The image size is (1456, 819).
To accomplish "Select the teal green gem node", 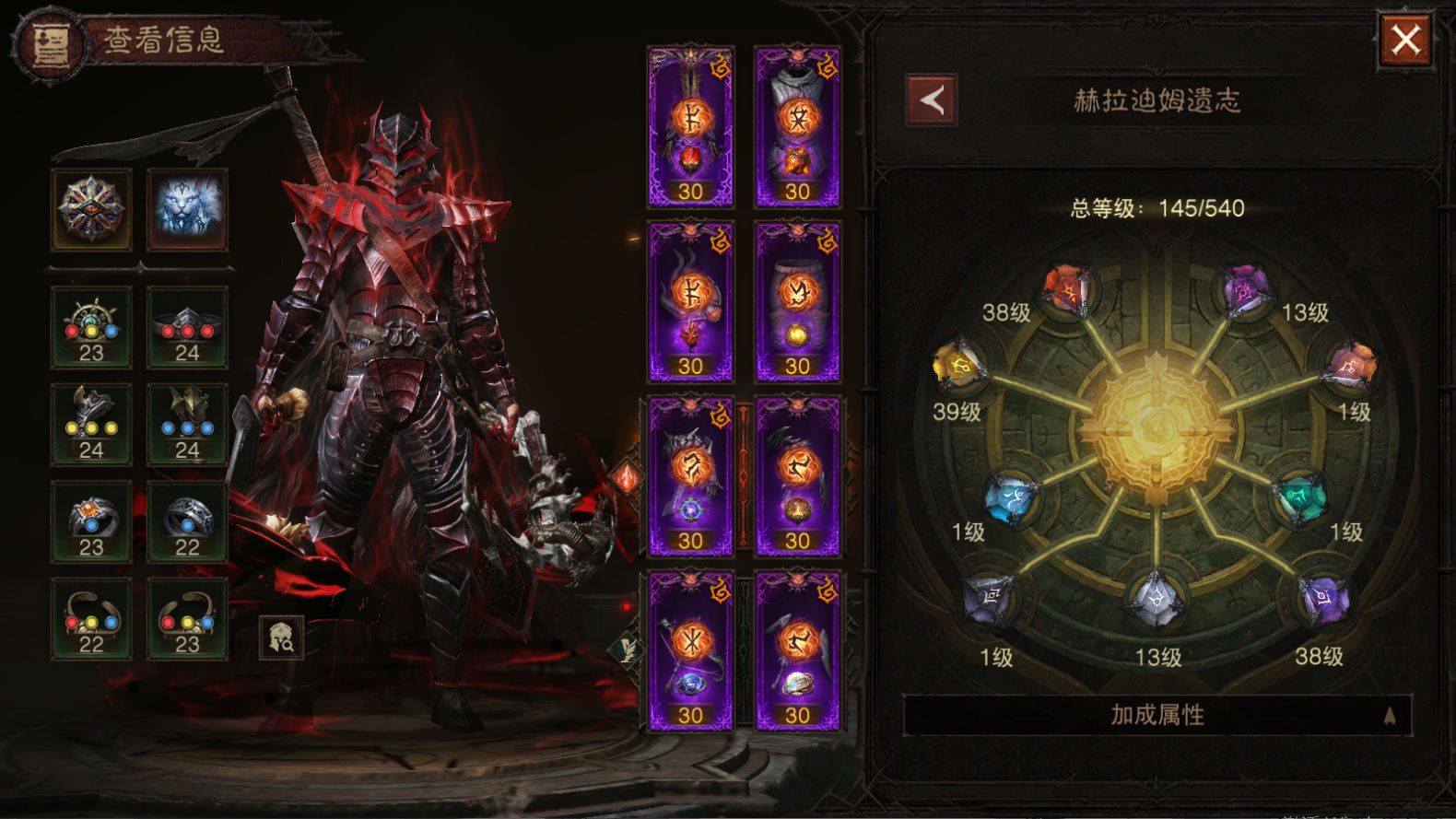I will (1300, 498).
